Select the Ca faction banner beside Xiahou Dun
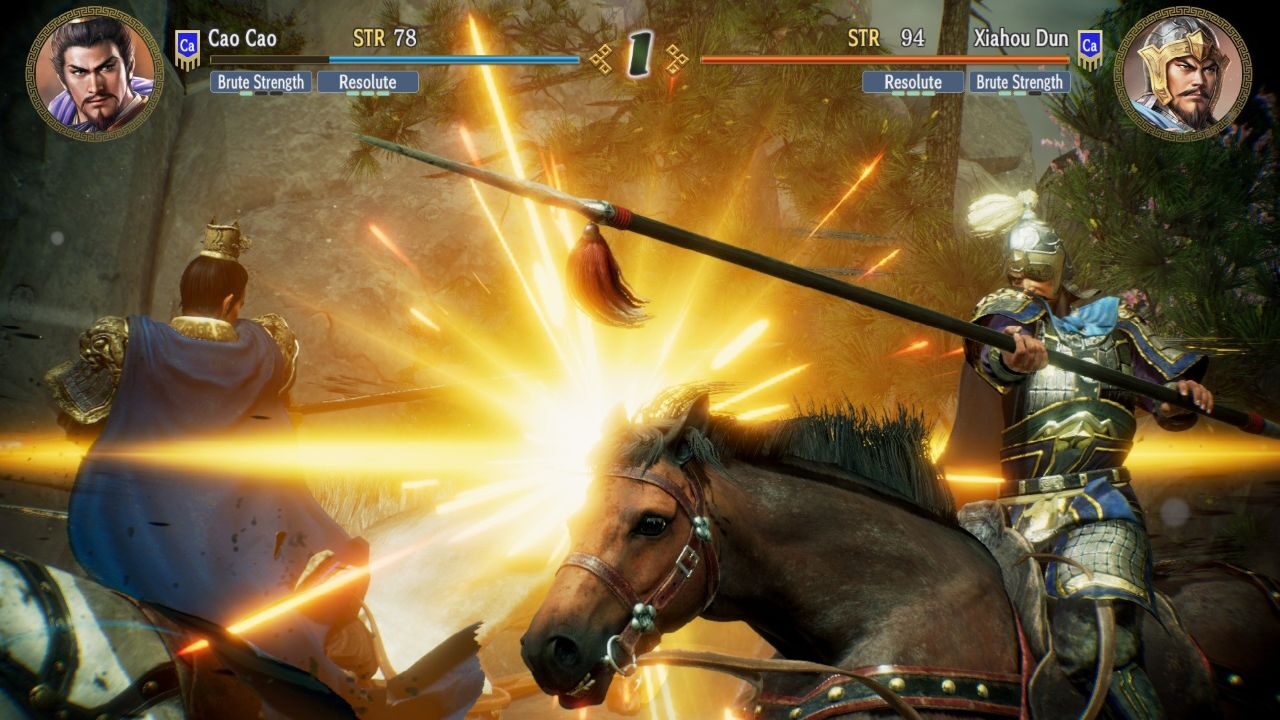1280x720 pixels. [x=1088, y=44]
